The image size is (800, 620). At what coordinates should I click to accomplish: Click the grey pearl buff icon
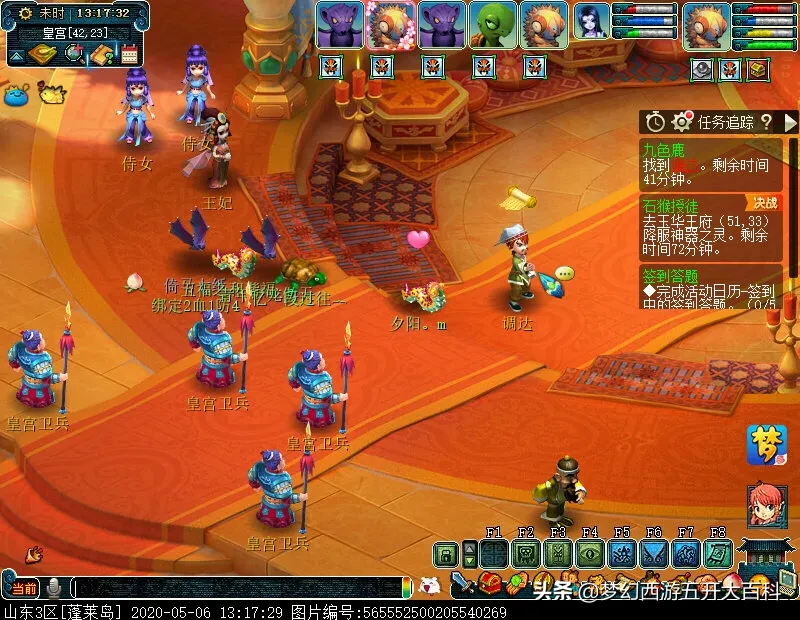coord(701,69)
